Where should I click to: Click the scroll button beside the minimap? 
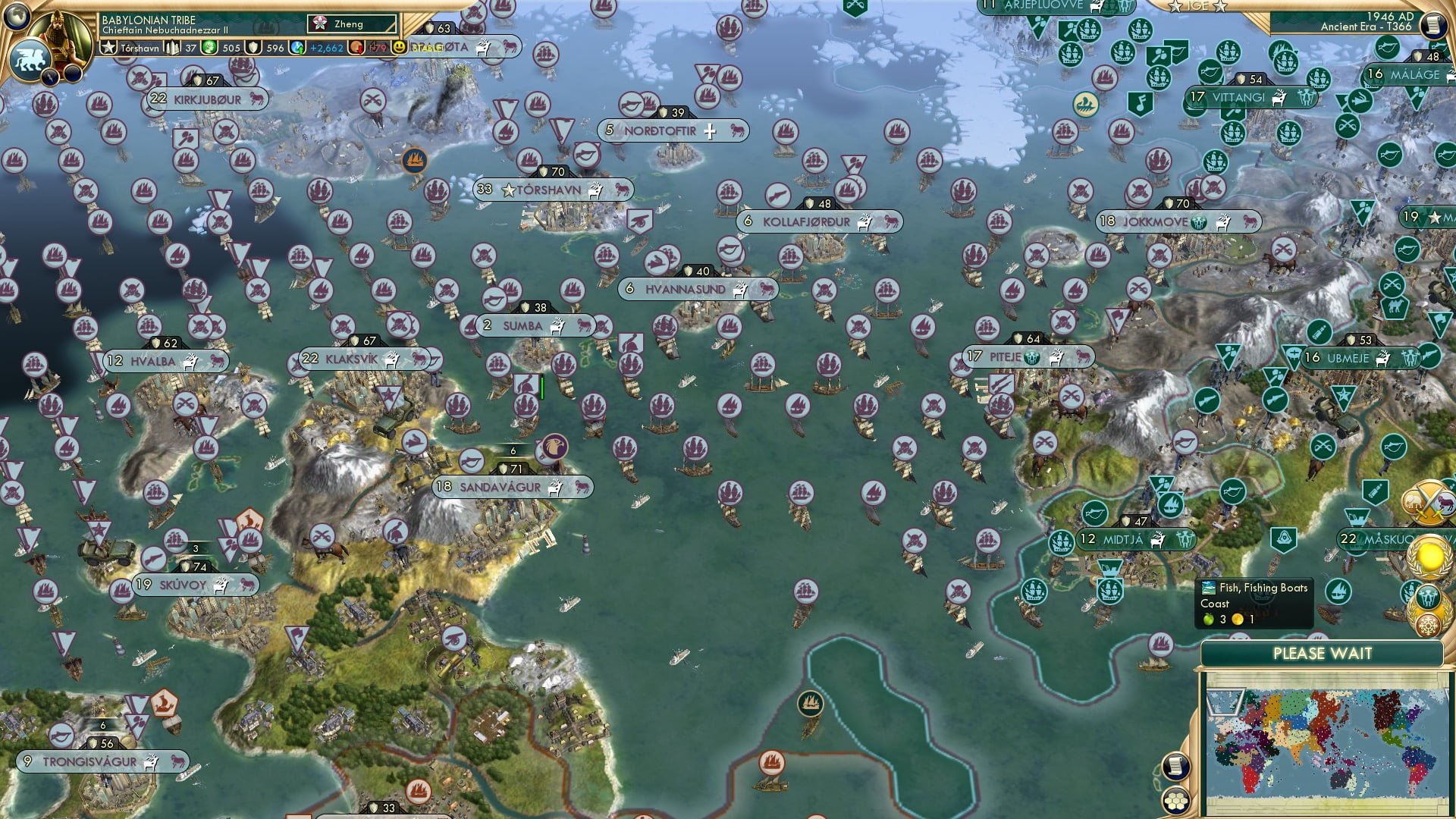click(1175, 767)
